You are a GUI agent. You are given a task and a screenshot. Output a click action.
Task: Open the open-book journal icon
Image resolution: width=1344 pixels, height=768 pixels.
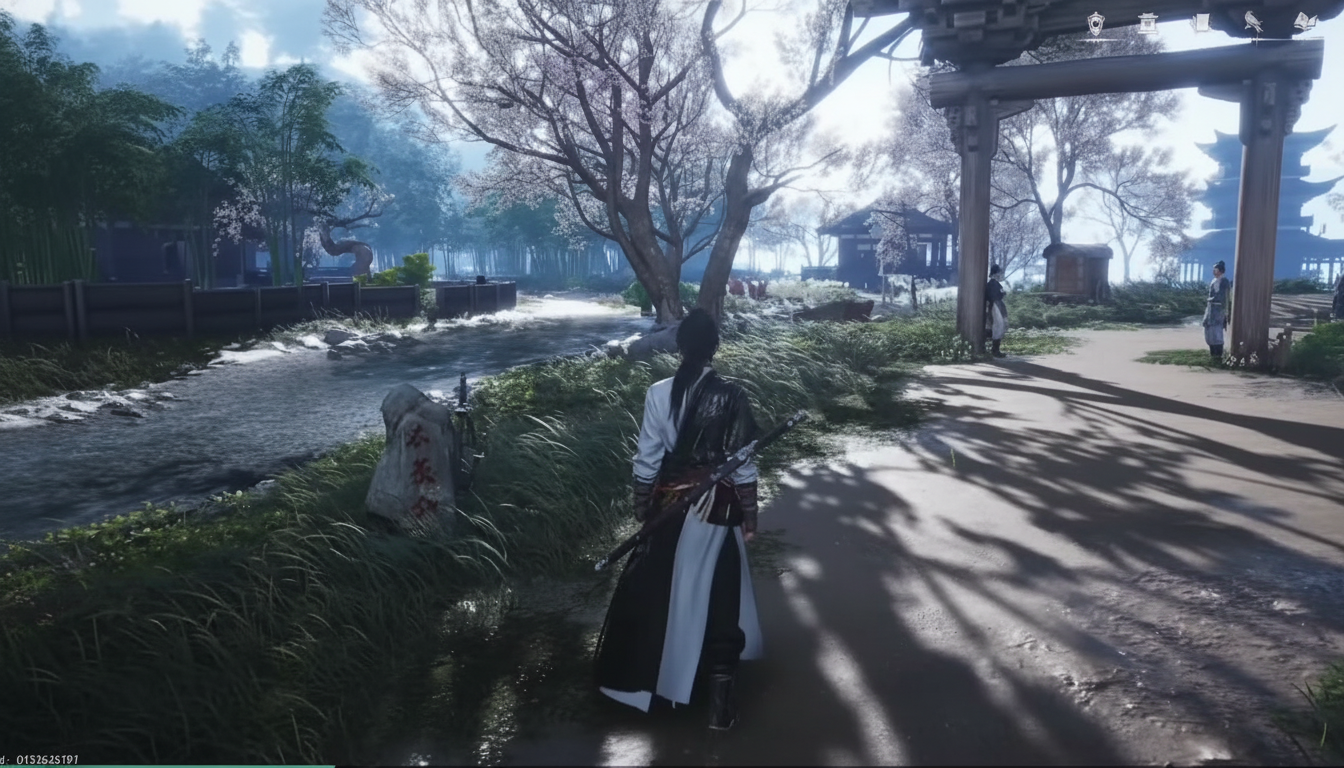tap(1305, 22)
